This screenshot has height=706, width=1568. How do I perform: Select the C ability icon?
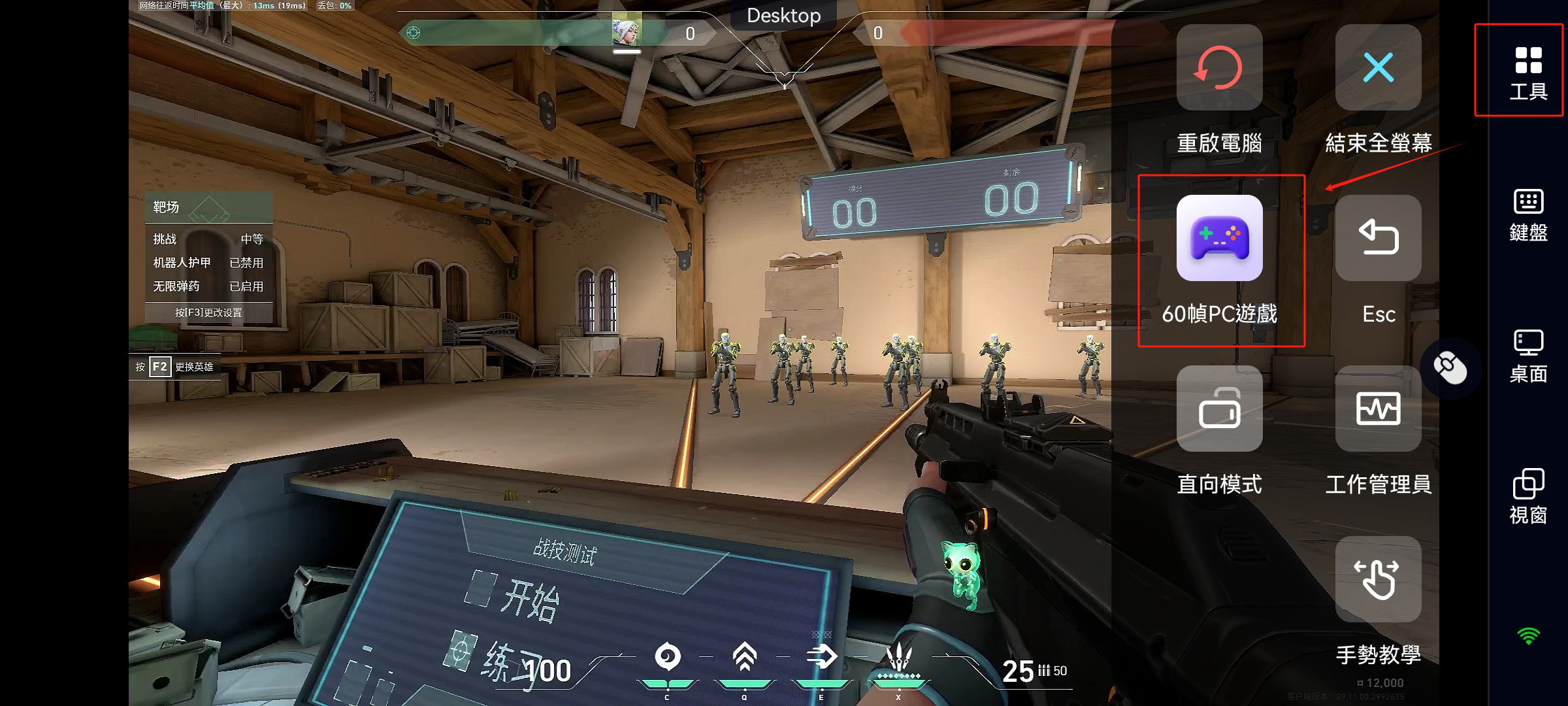pos(667,657)
